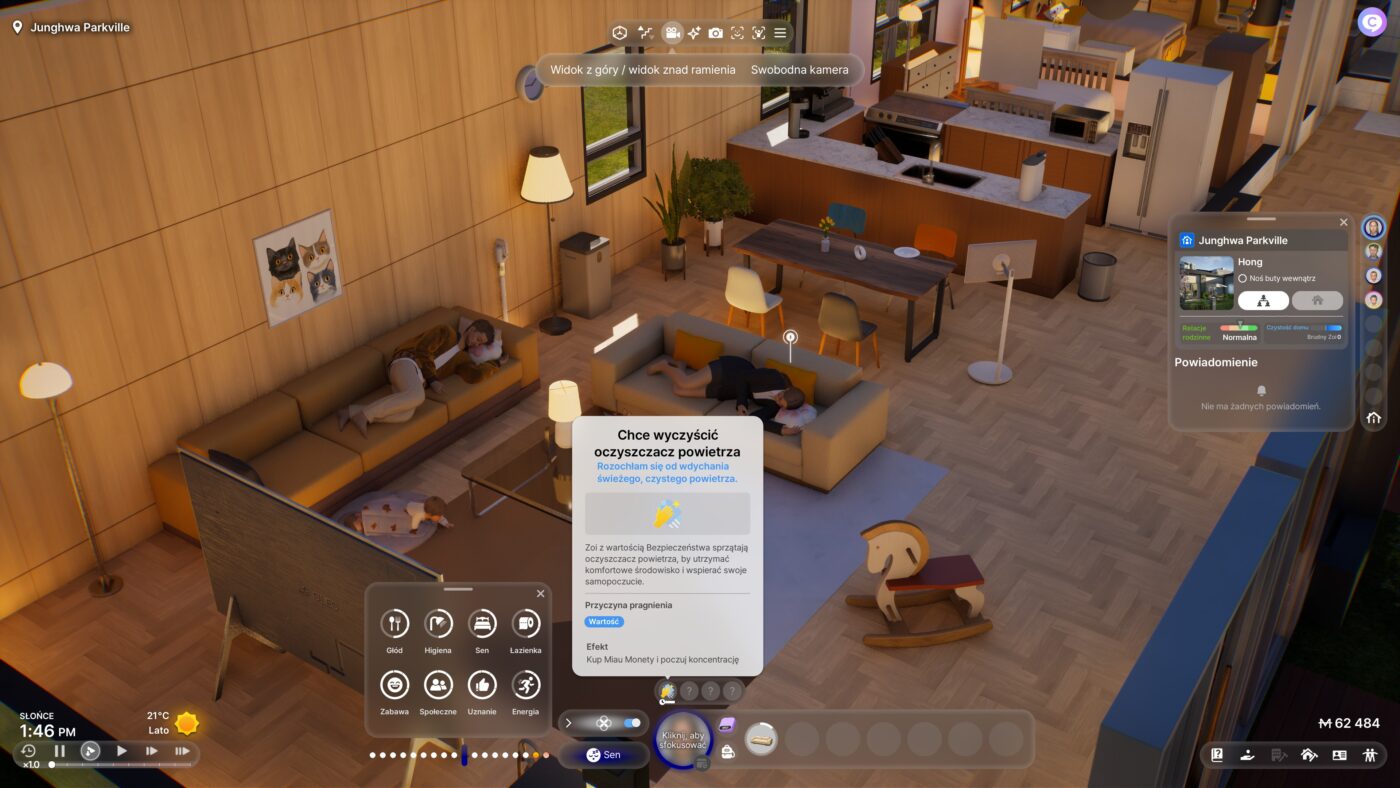
Task: Open the camera mode options
Action: [x=672, y=33]
